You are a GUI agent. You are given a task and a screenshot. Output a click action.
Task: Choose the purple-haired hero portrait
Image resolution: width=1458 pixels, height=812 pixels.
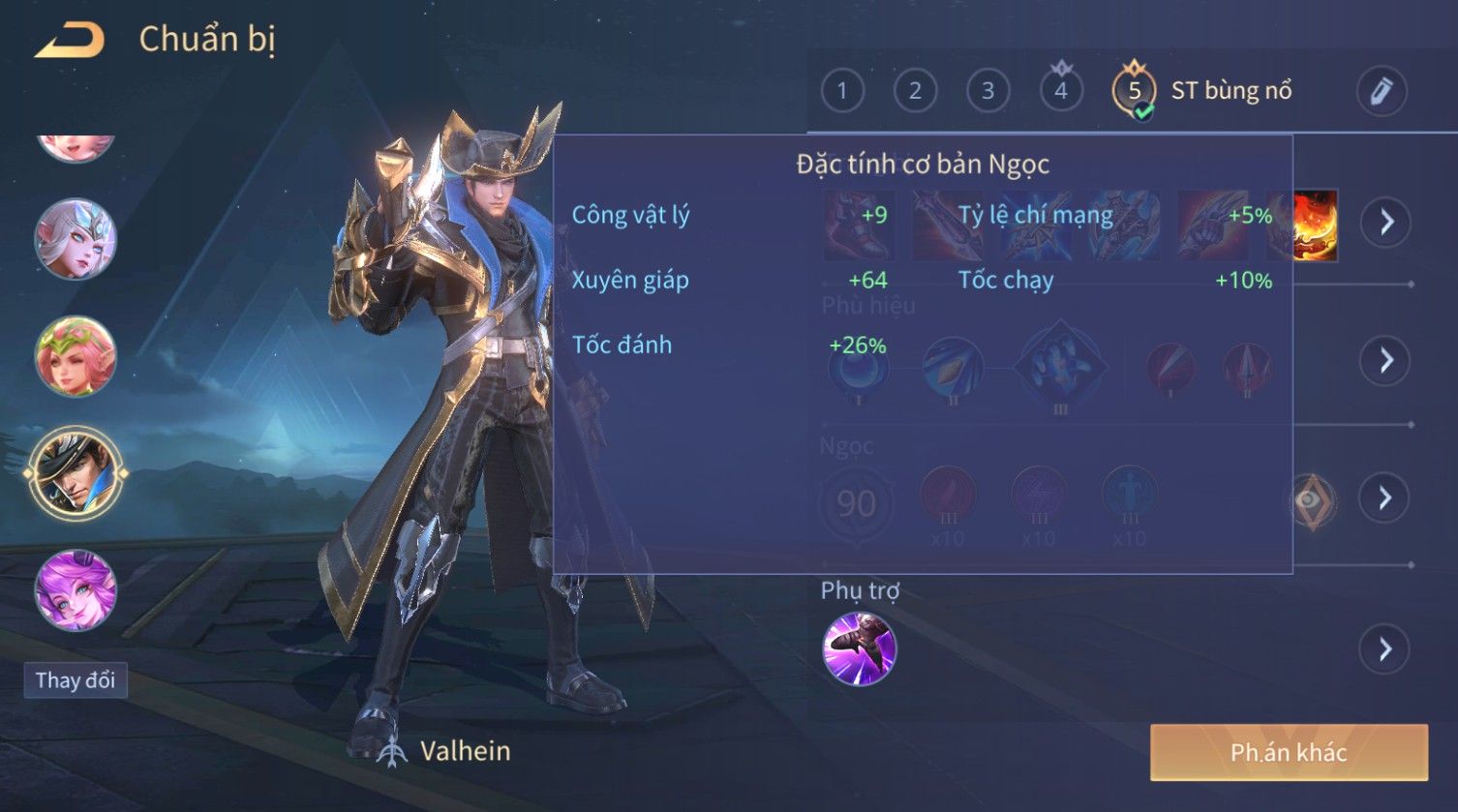tap(76, 589)
